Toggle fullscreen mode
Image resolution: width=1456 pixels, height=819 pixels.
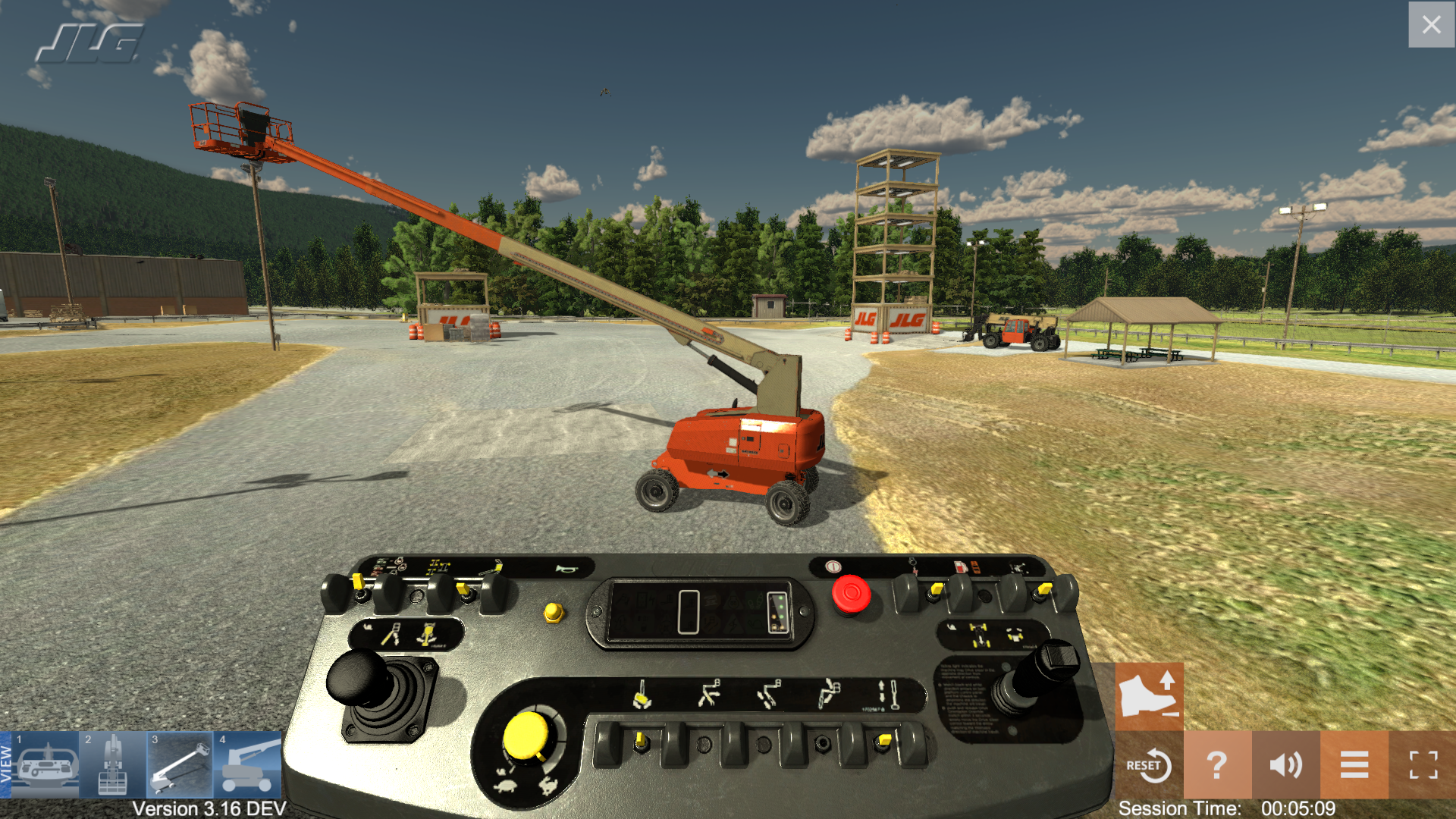[x=1423, y=765]
